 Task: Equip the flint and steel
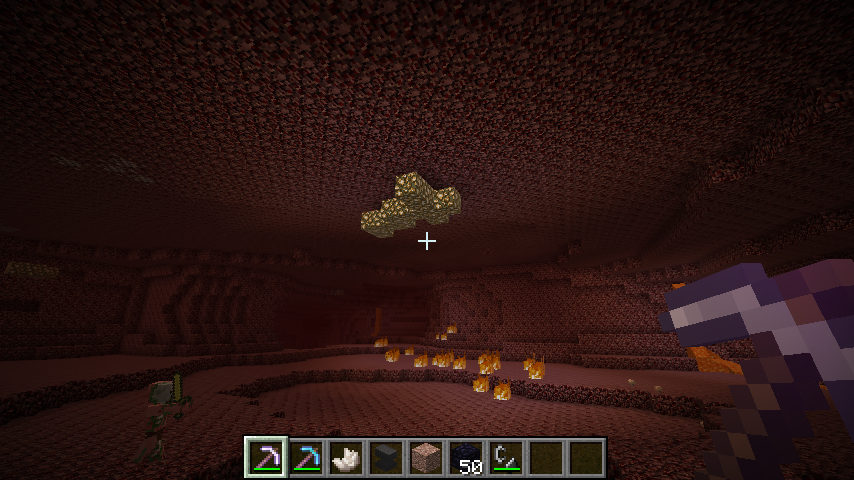(506, 457)
